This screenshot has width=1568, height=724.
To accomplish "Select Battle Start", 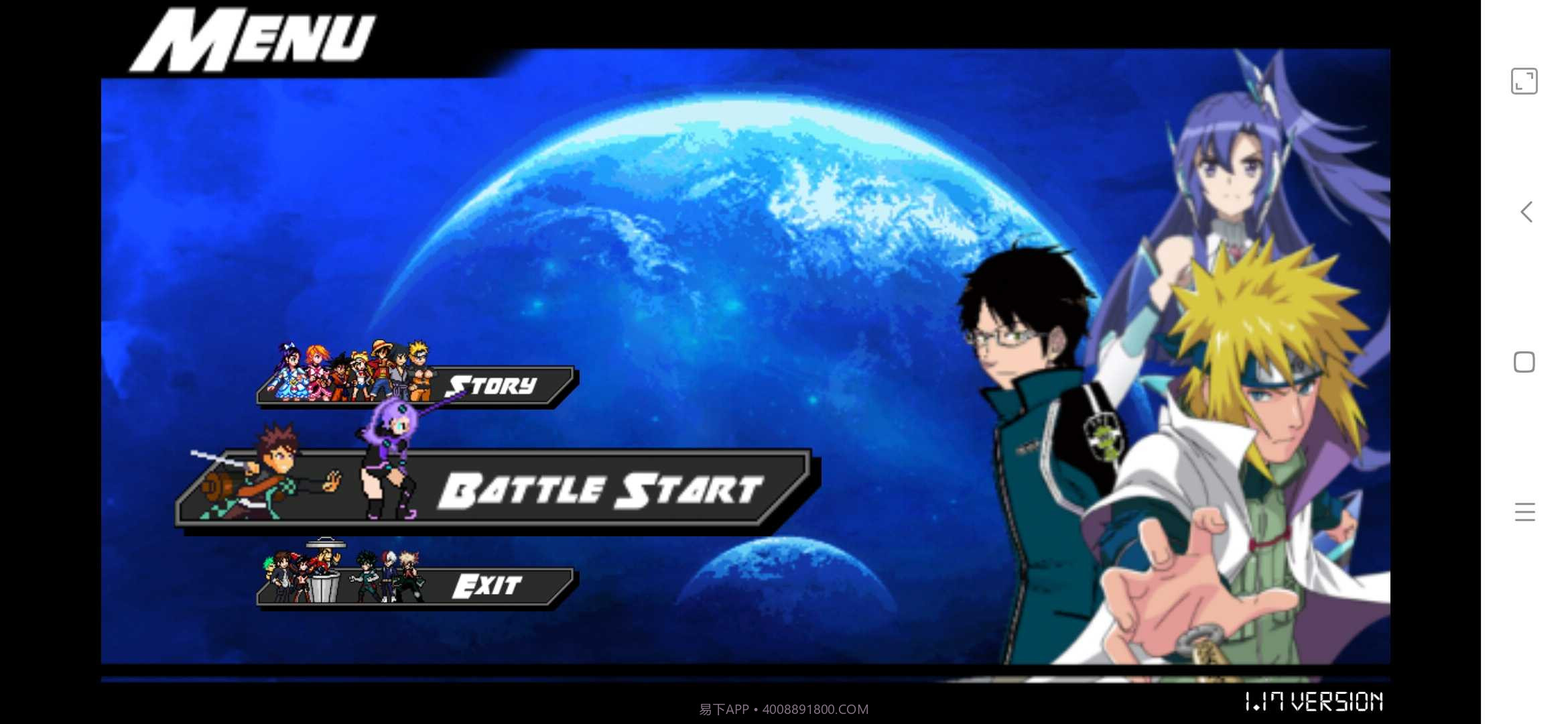I will pos(600,489).
